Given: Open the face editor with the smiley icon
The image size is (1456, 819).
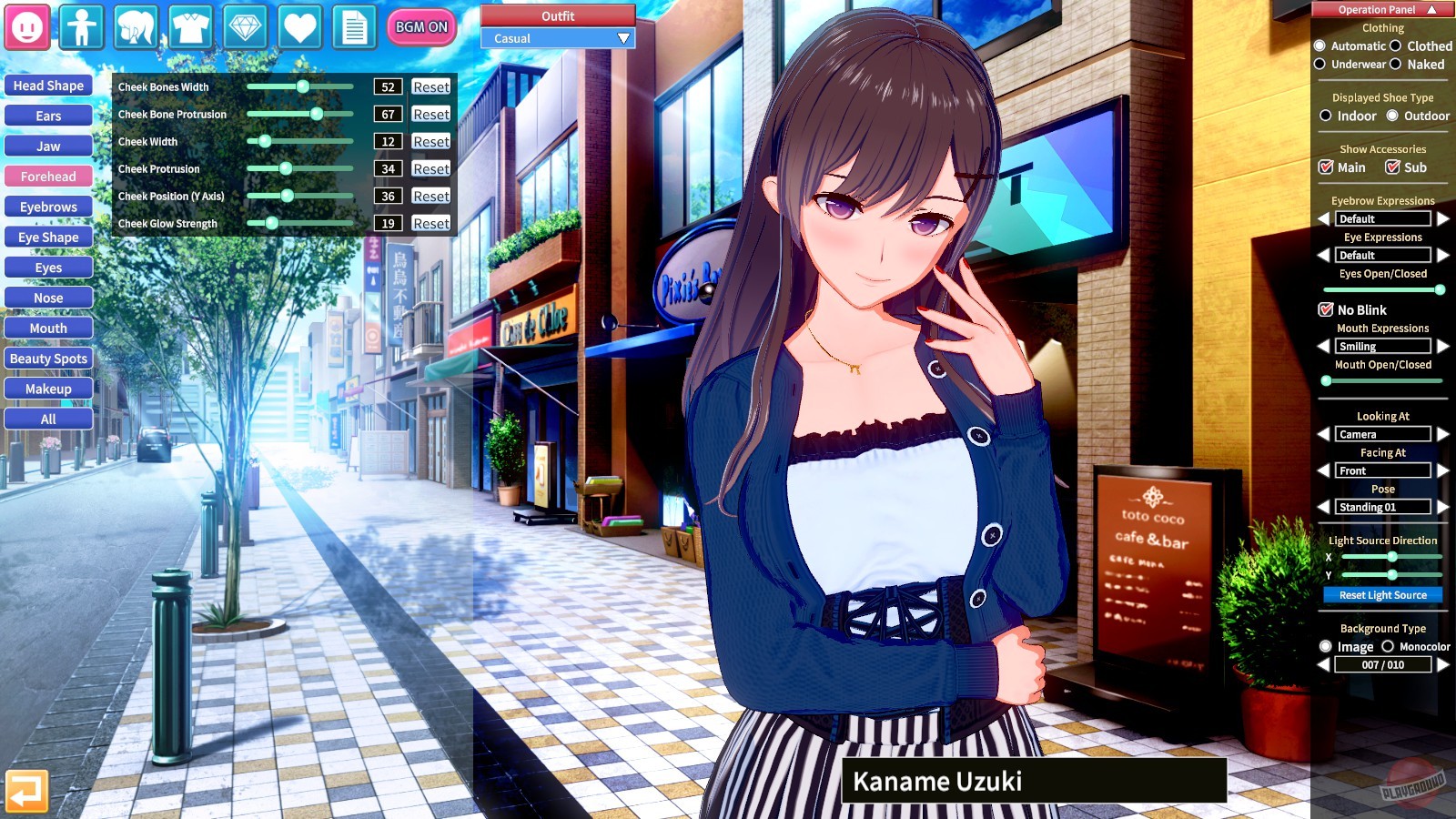Looking at the screenshot, I should pyautogui.click(x=27, y=27).
